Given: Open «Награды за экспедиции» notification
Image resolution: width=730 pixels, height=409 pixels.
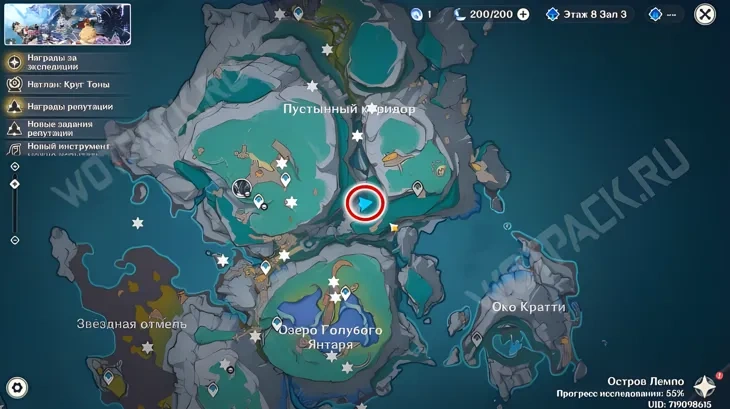Looking at the screenshot, I should click(x=60, y=66).
